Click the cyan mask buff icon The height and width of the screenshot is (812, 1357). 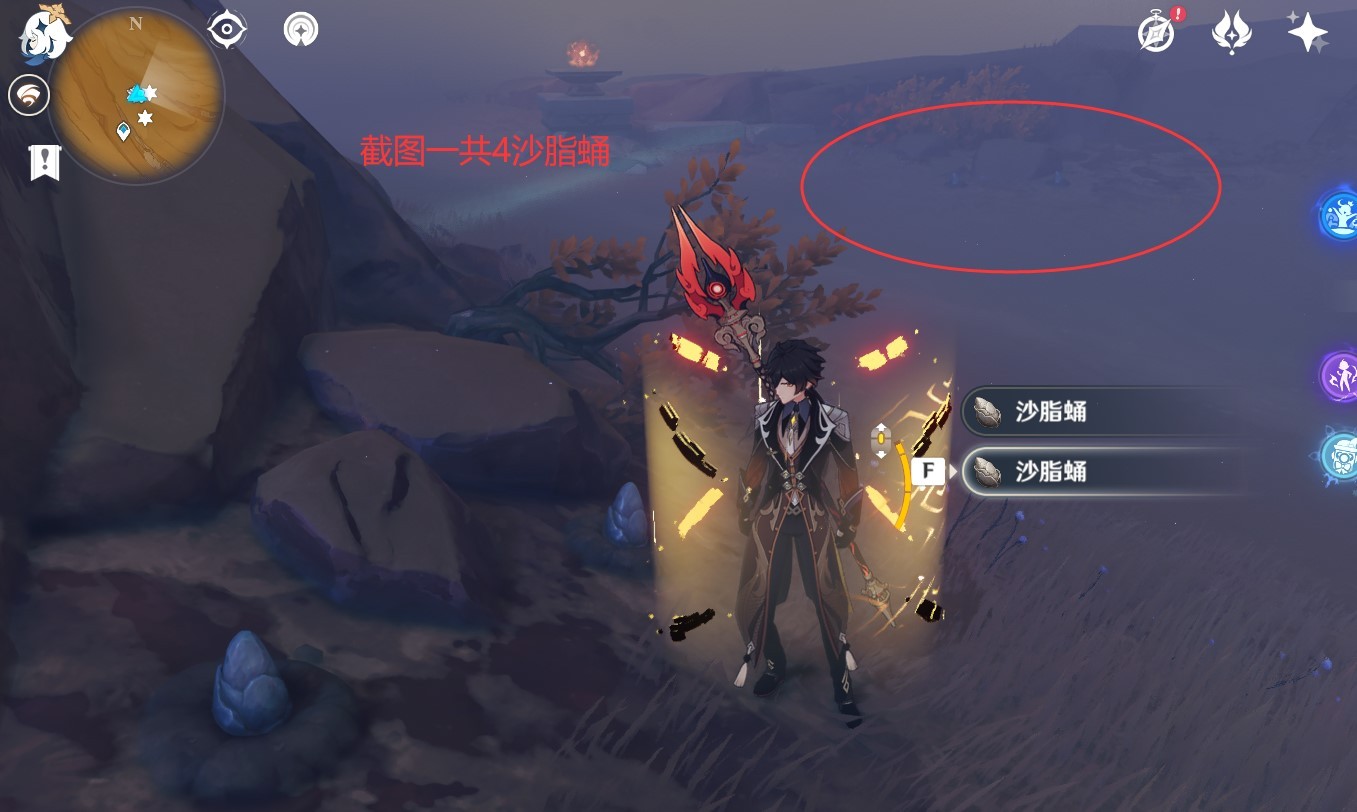click(x=1341, y=452)
